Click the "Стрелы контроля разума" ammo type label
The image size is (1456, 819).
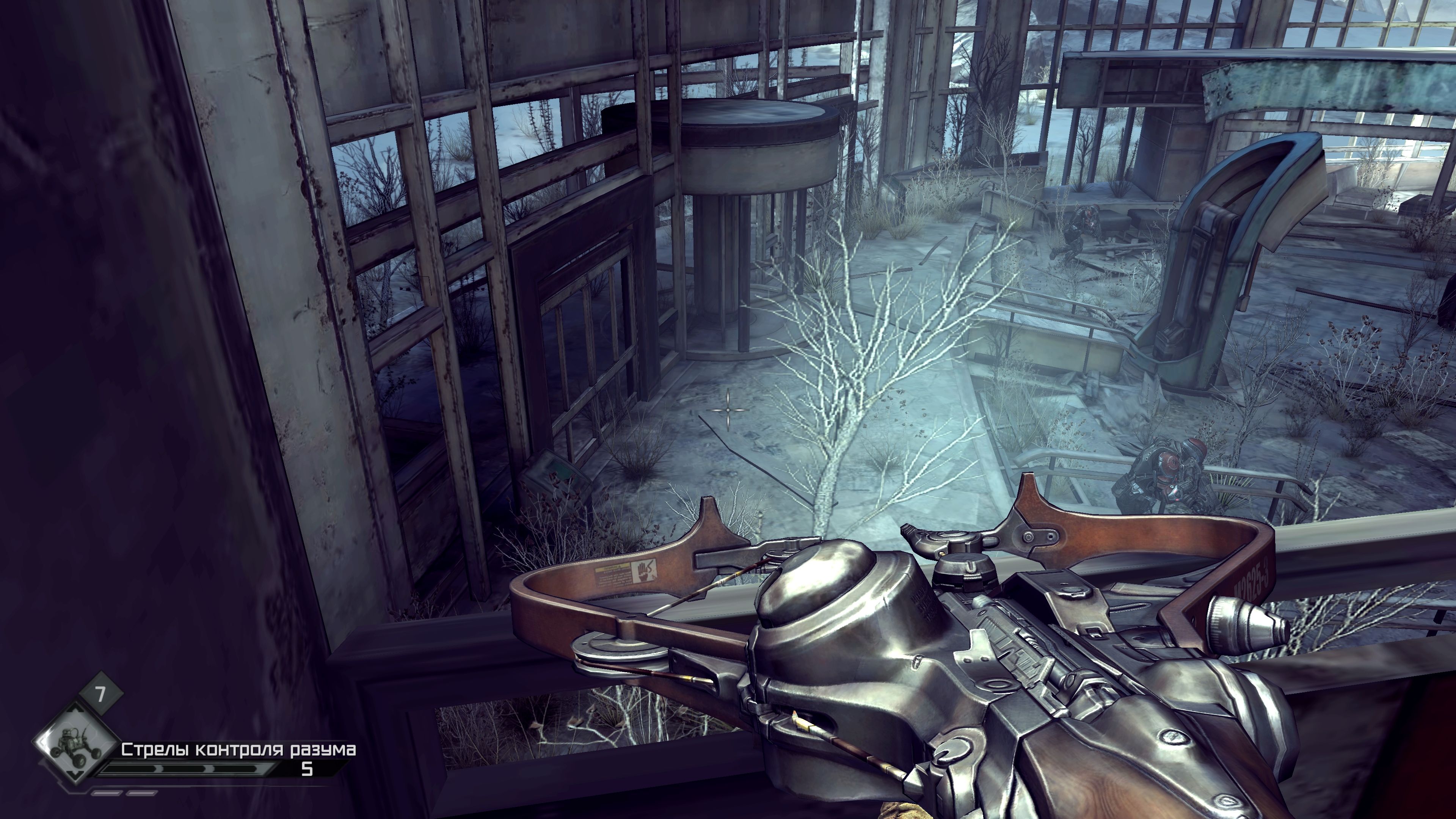coord(238,750)
